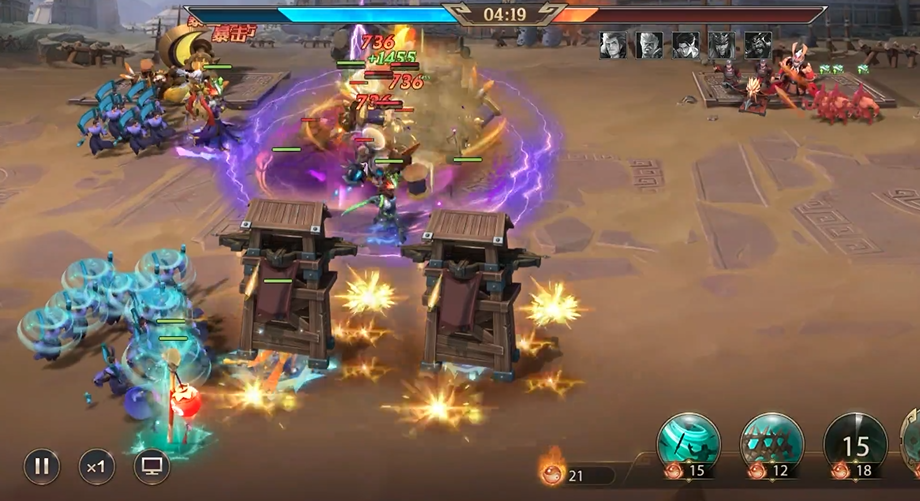This screenshot has width=920, height=501.
Task: Activate the whirlwind skill costing 15
Action: [688, 443]
